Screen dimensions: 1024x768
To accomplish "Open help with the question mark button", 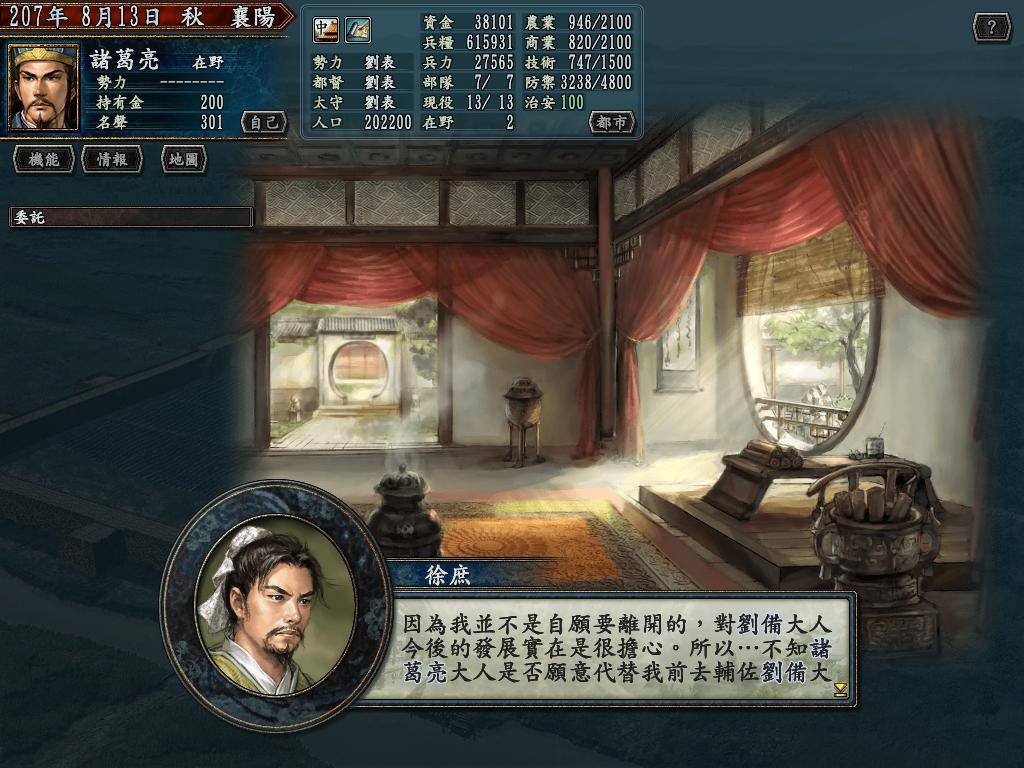I will point(991,28).
